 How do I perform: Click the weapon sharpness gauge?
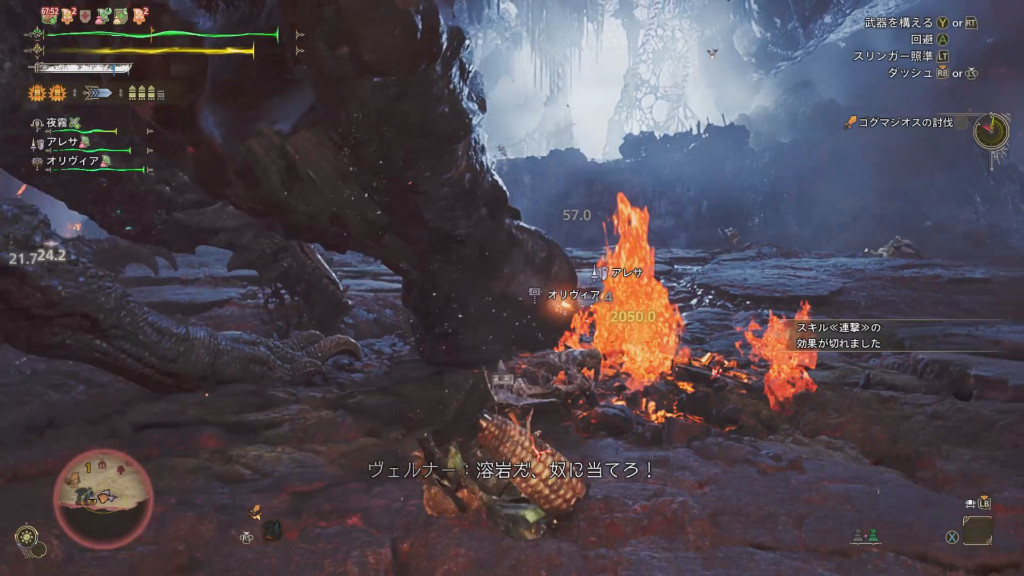83,69
